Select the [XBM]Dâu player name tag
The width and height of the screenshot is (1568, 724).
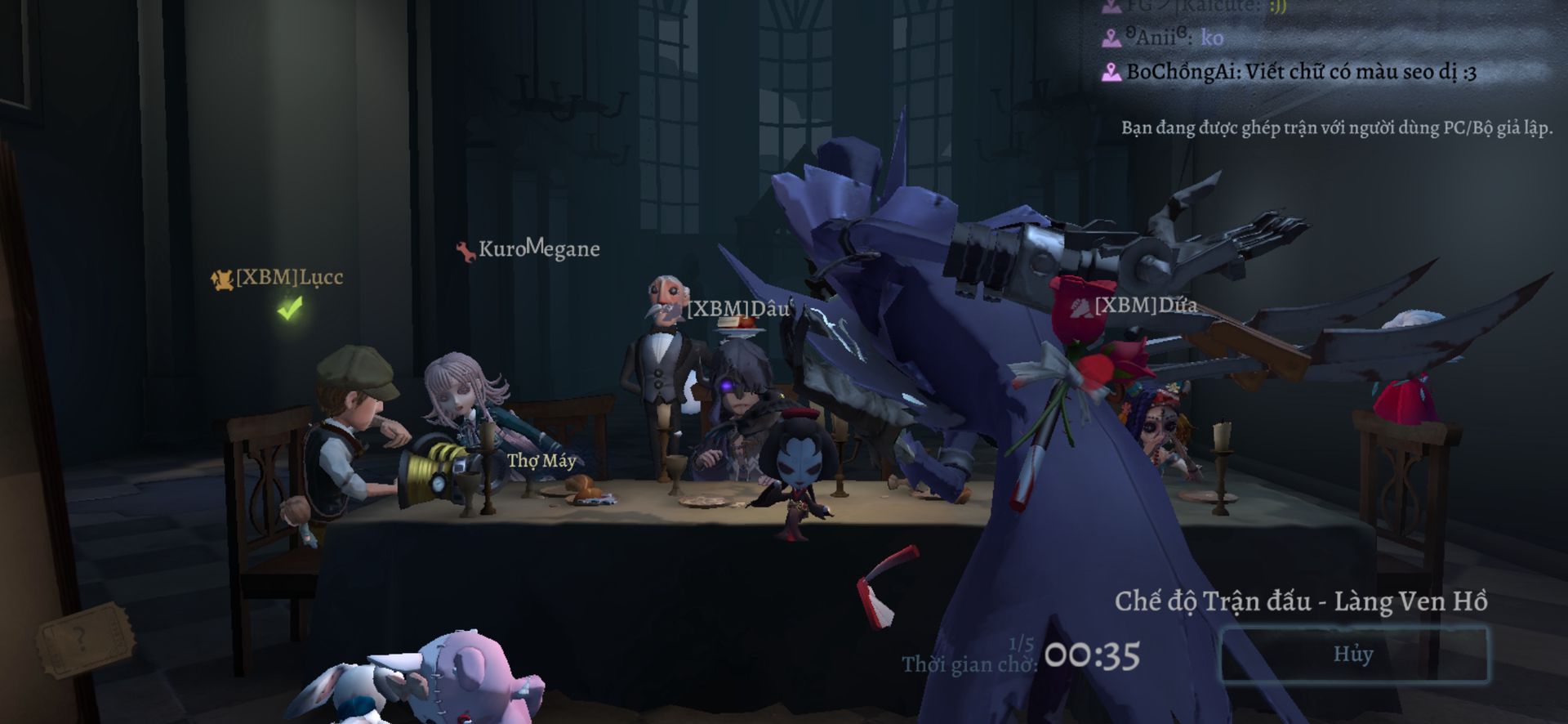739,309
